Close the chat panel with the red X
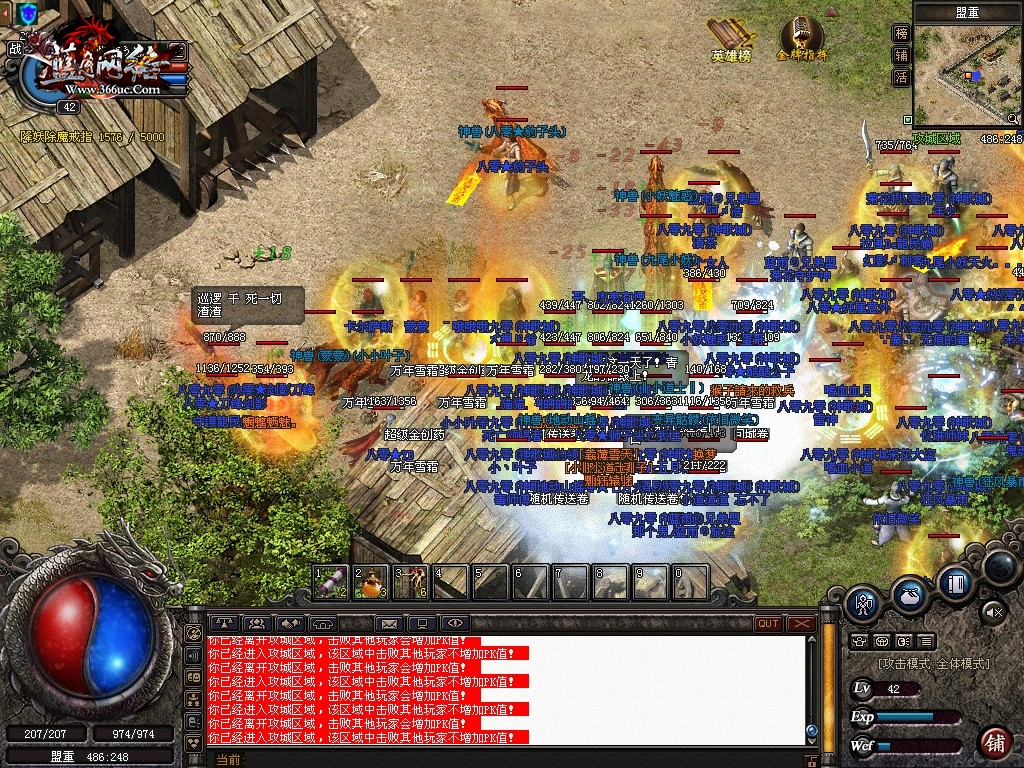Screen dimensions: 1024x768 click(801, 623)
